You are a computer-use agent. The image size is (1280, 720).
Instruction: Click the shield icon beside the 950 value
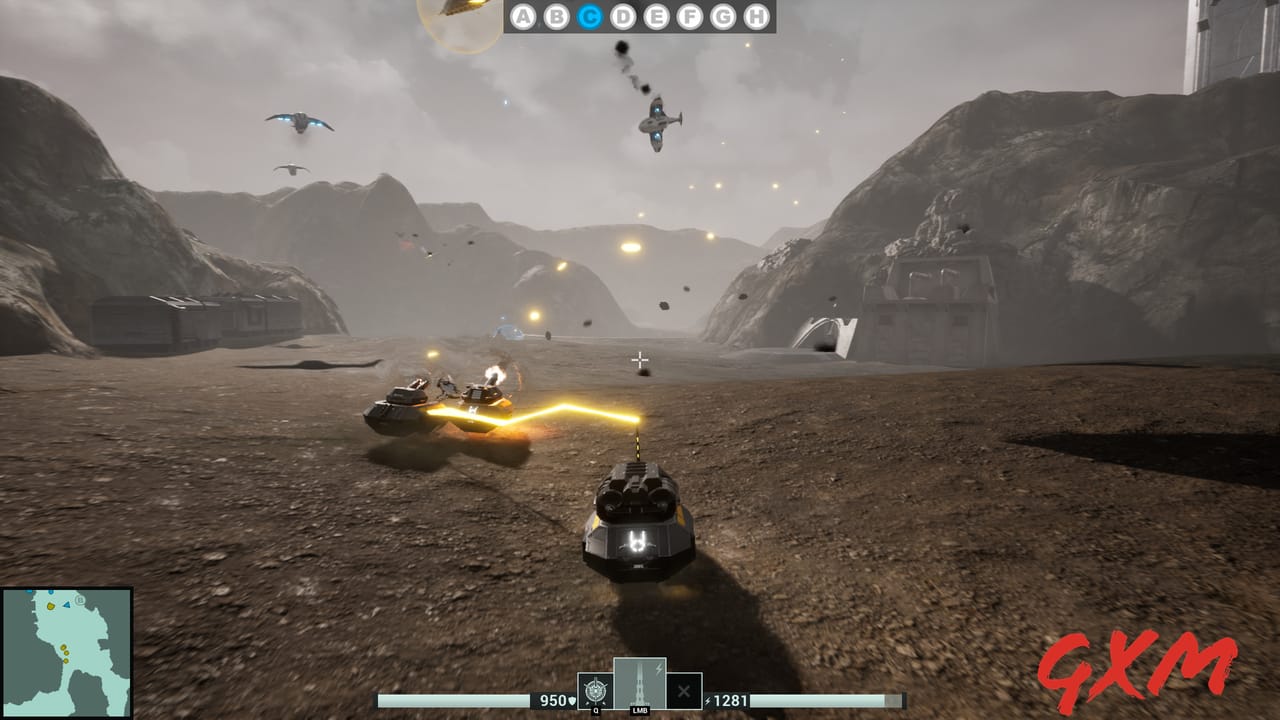pos(573,700)
